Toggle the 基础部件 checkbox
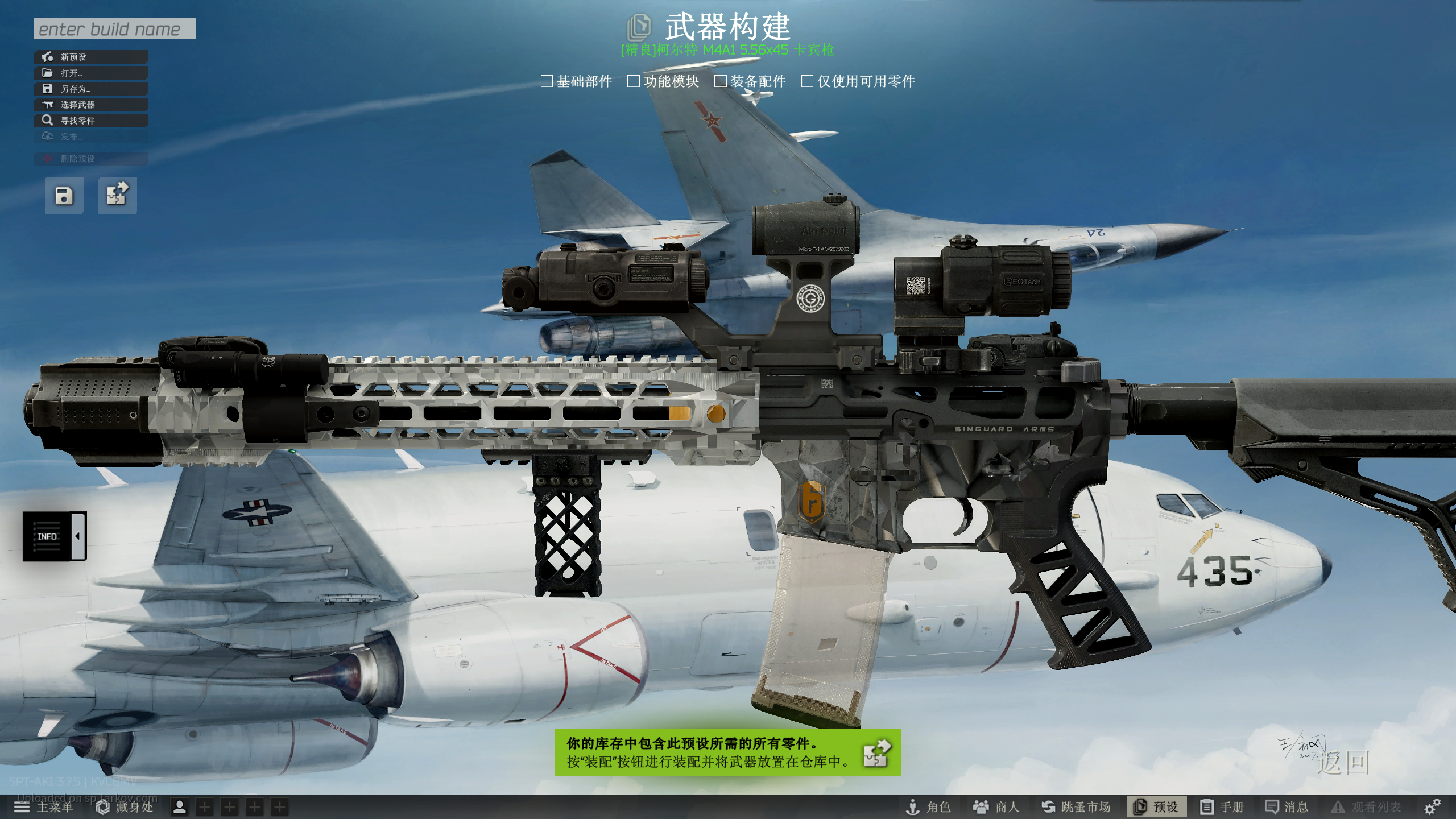This screenshot has width=1456, height=819. pyautogui.click(x=547, y=81)
